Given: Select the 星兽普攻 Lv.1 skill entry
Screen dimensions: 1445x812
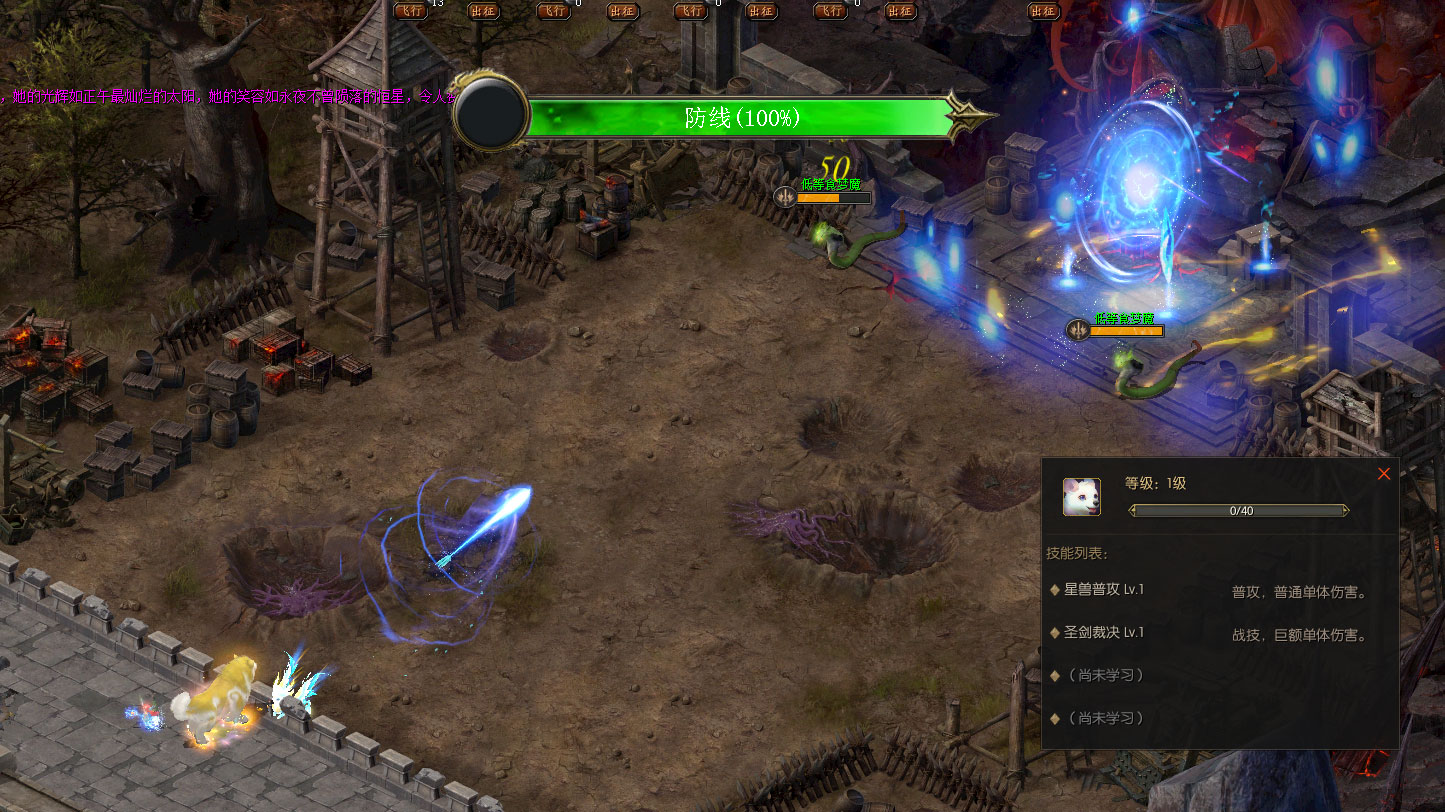Looking at the screenshot, I should tap(1103, 590).
